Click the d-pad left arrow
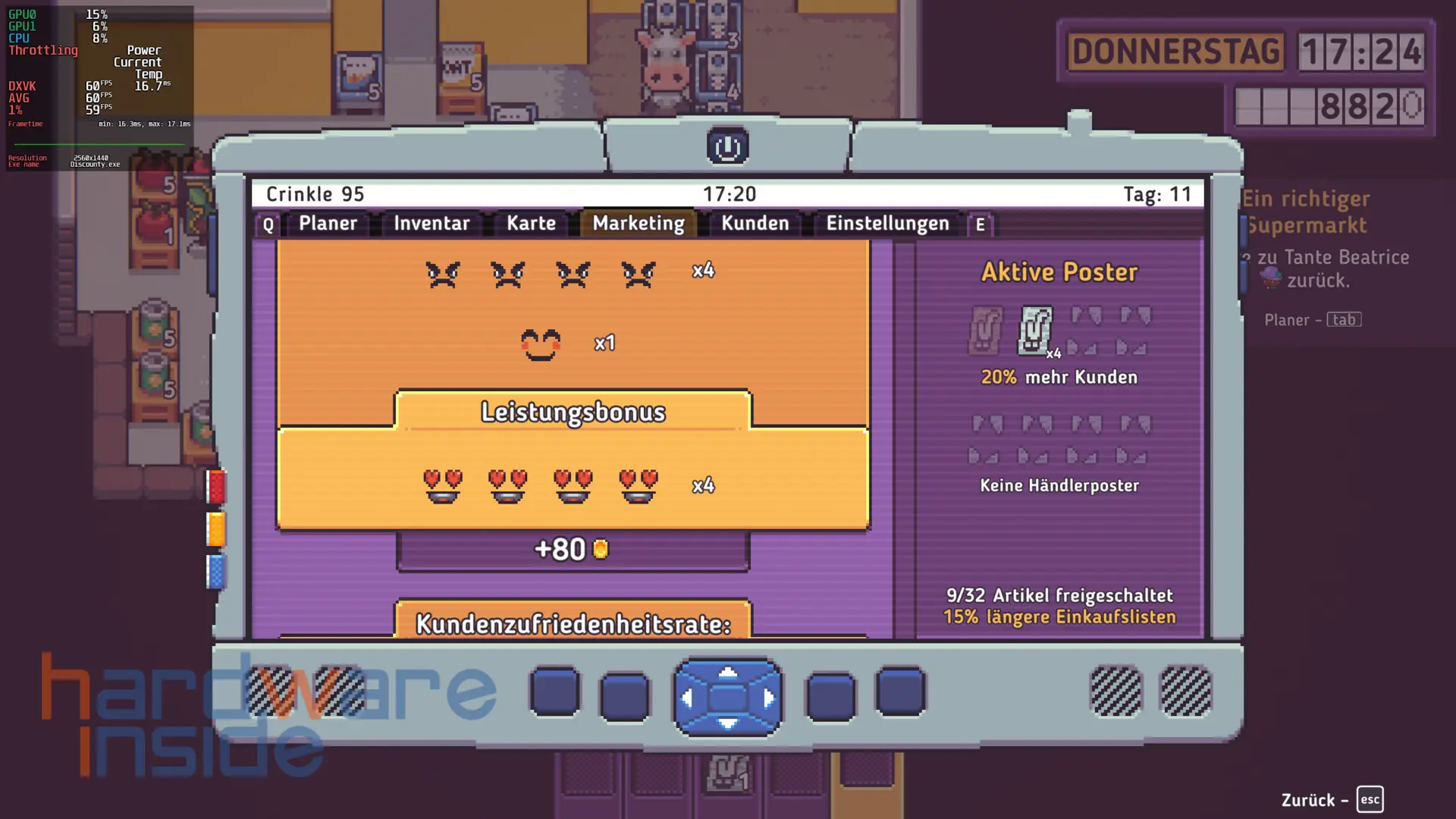1456x819 pixels. pos(687,698)
